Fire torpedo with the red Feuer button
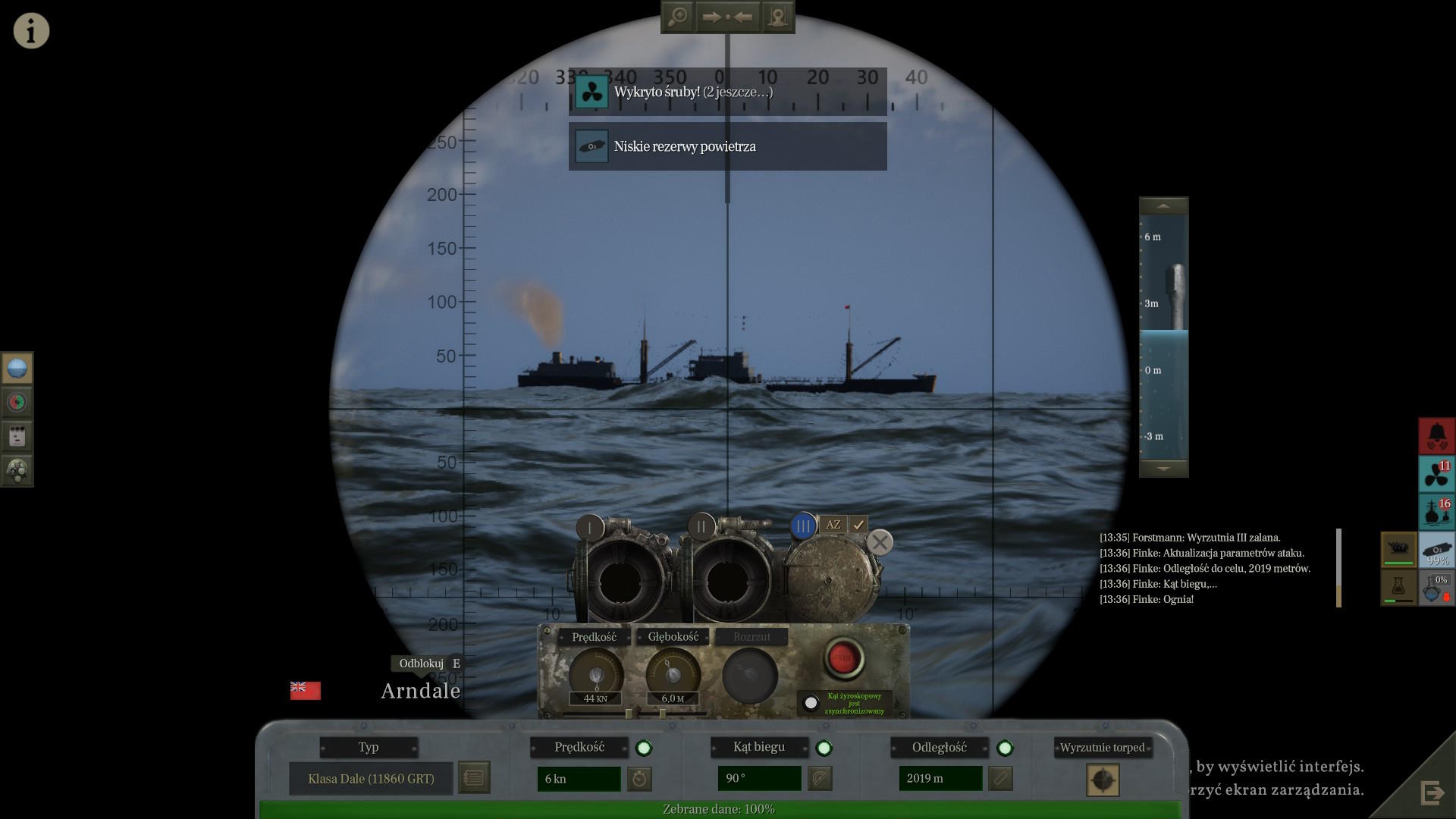This screenshot has height=819, width=1456. [x=843, y=657]
